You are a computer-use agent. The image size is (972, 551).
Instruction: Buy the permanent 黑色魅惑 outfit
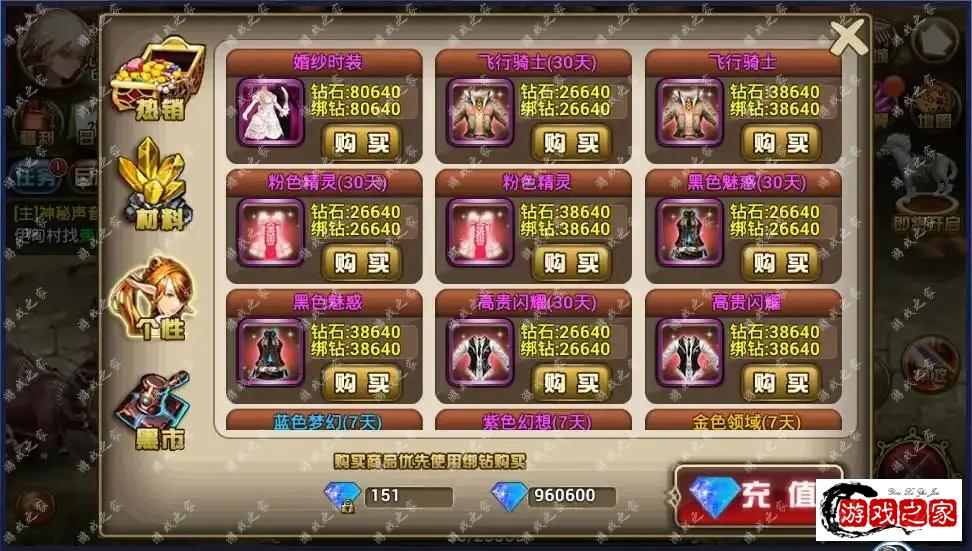coord(361,382)
